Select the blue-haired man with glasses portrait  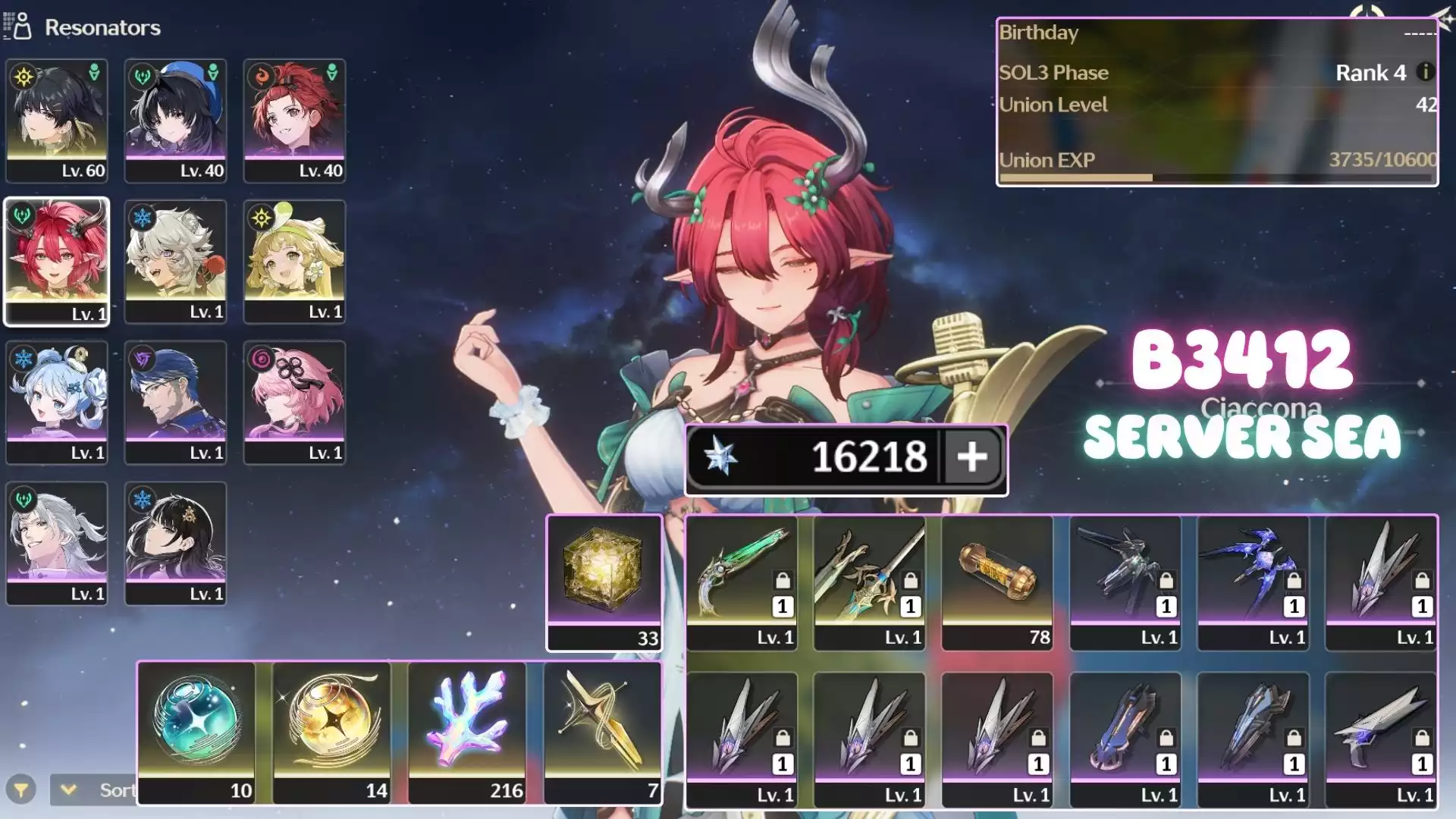point(175,402)
